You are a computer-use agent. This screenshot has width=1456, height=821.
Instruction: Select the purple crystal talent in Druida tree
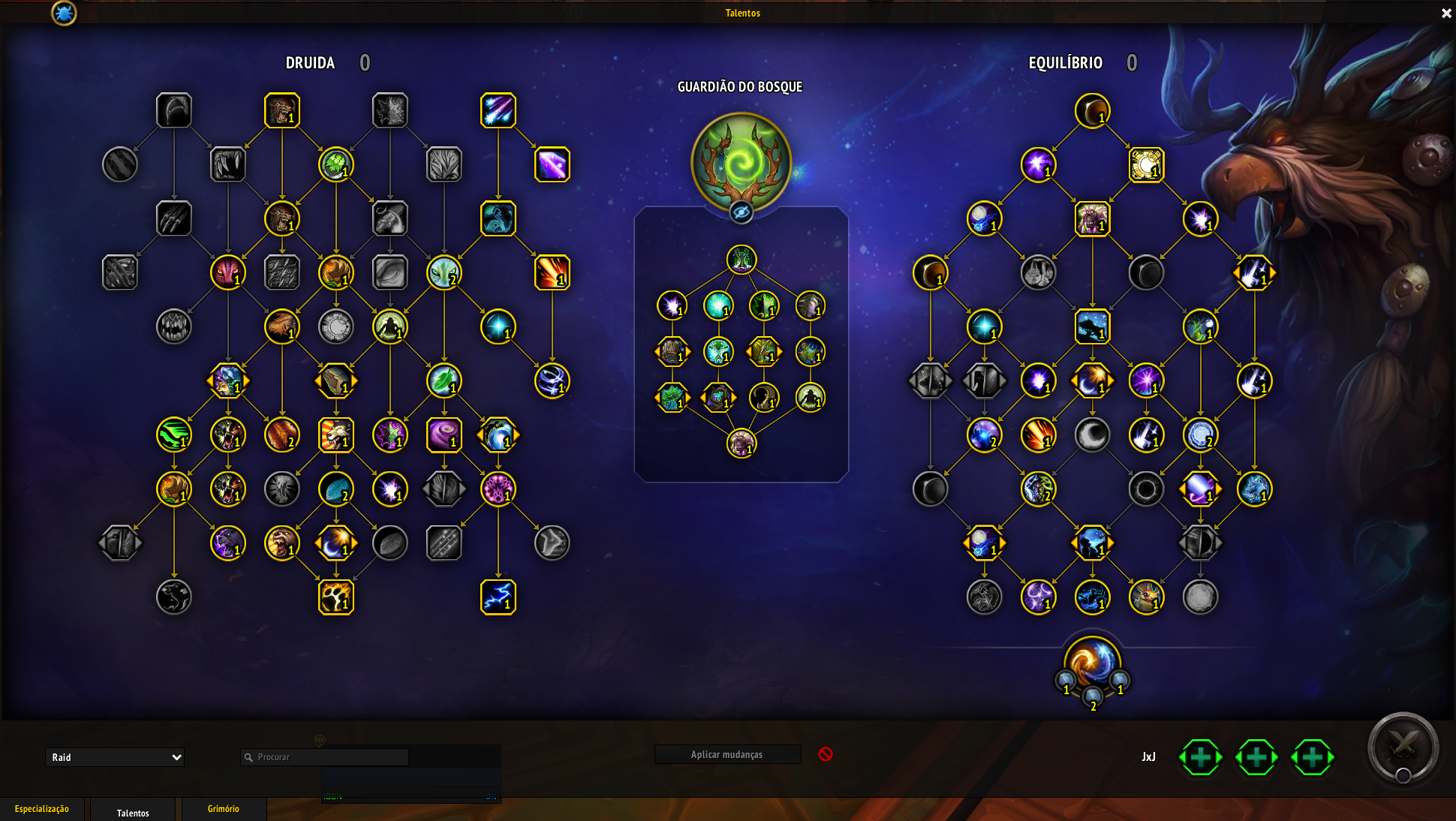tap(552, 164)
